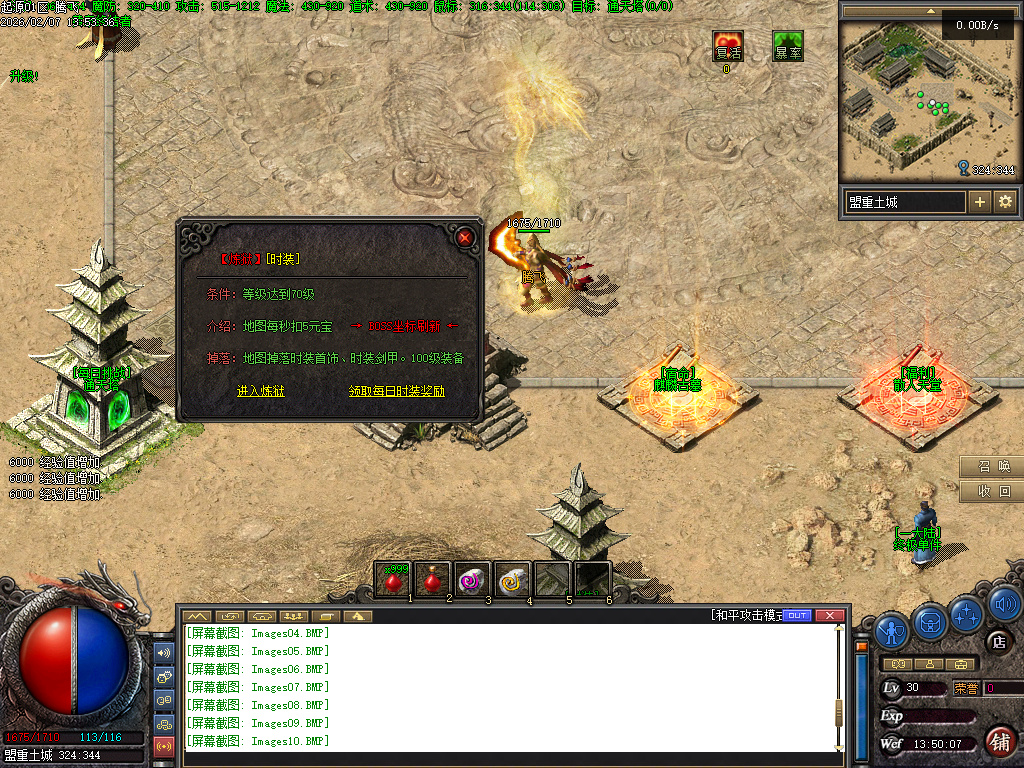Close the 炼狱时装 dialog with the red X
Viewport: 1024px width, 768px height.
coord(465,237)
